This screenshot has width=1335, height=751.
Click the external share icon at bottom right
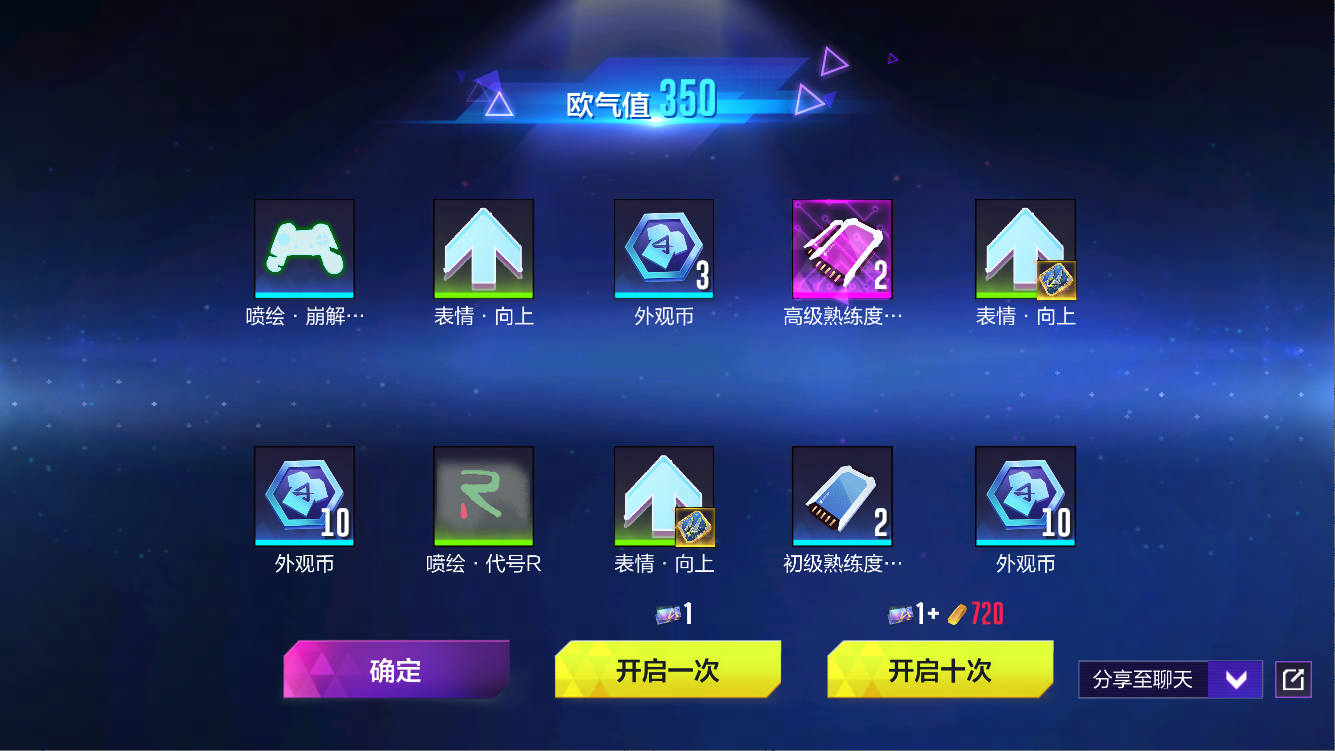pyautogui.click(x=1292, y=678)
